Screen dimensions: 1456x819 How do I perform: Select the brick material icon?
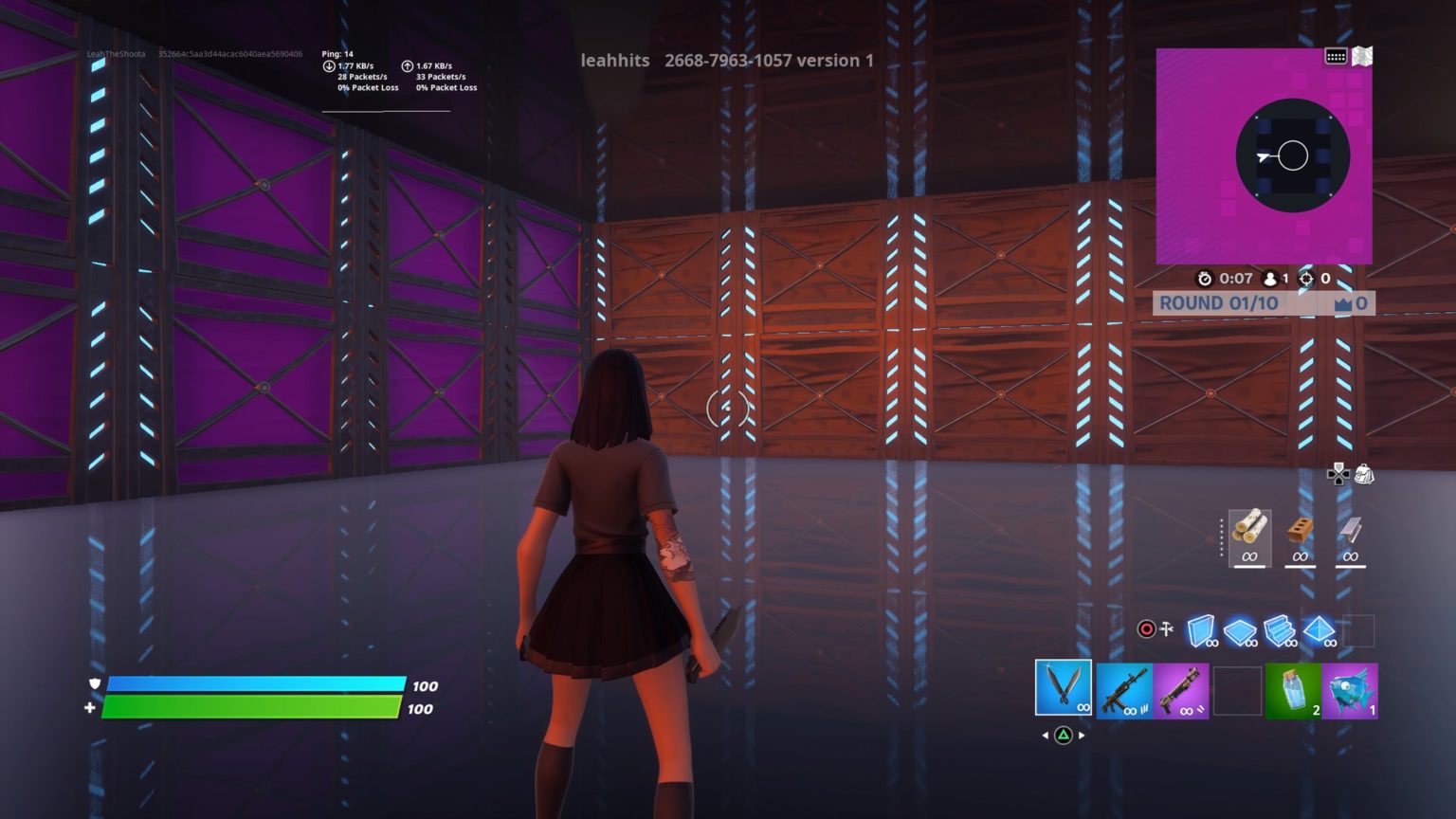pos(1299,529)
